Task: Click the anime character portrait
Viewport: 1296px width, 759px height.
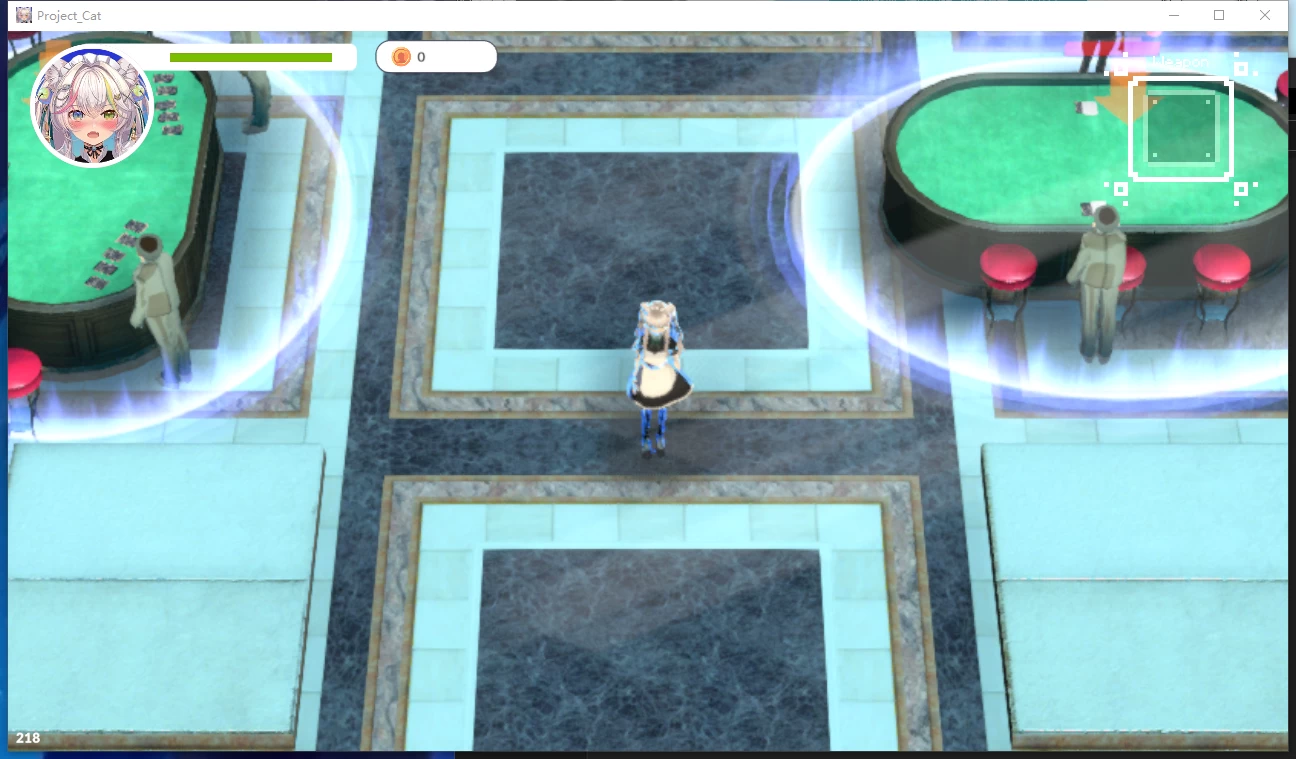Action: (92, 107)
